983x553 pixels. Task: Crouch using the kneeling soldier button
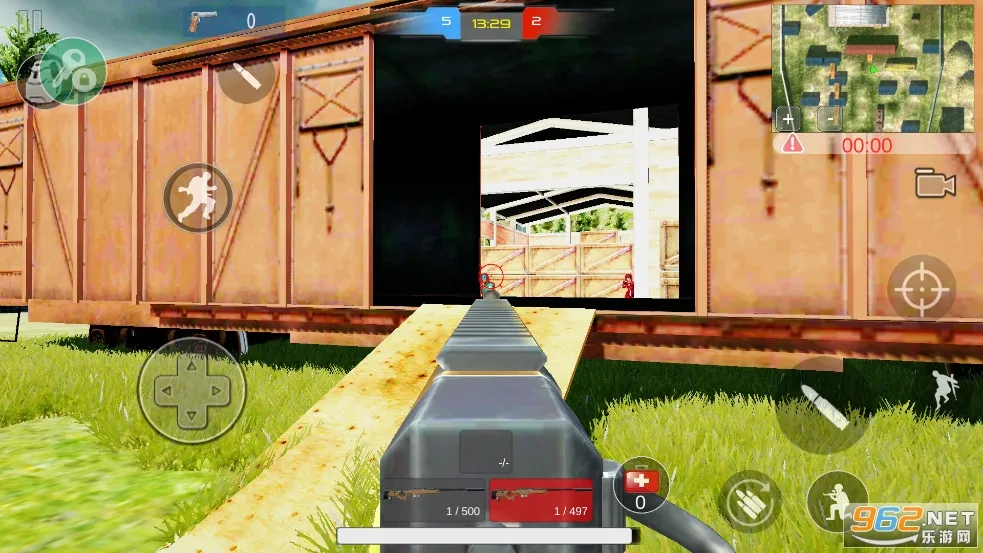pyautogui.click(x=837, y=501)
